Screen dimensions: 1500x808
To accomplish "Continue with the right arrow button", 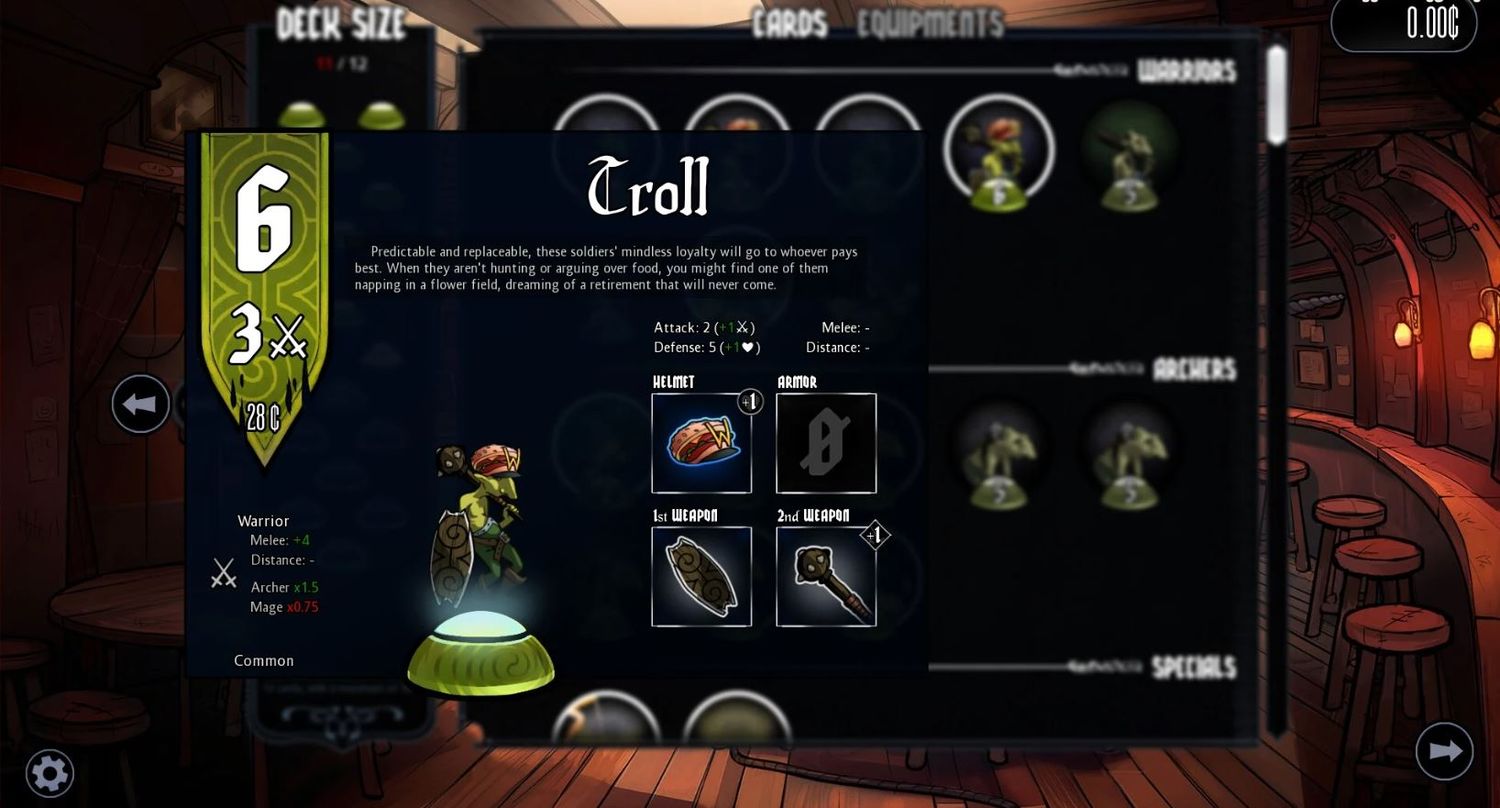I will pos(1445,751).
